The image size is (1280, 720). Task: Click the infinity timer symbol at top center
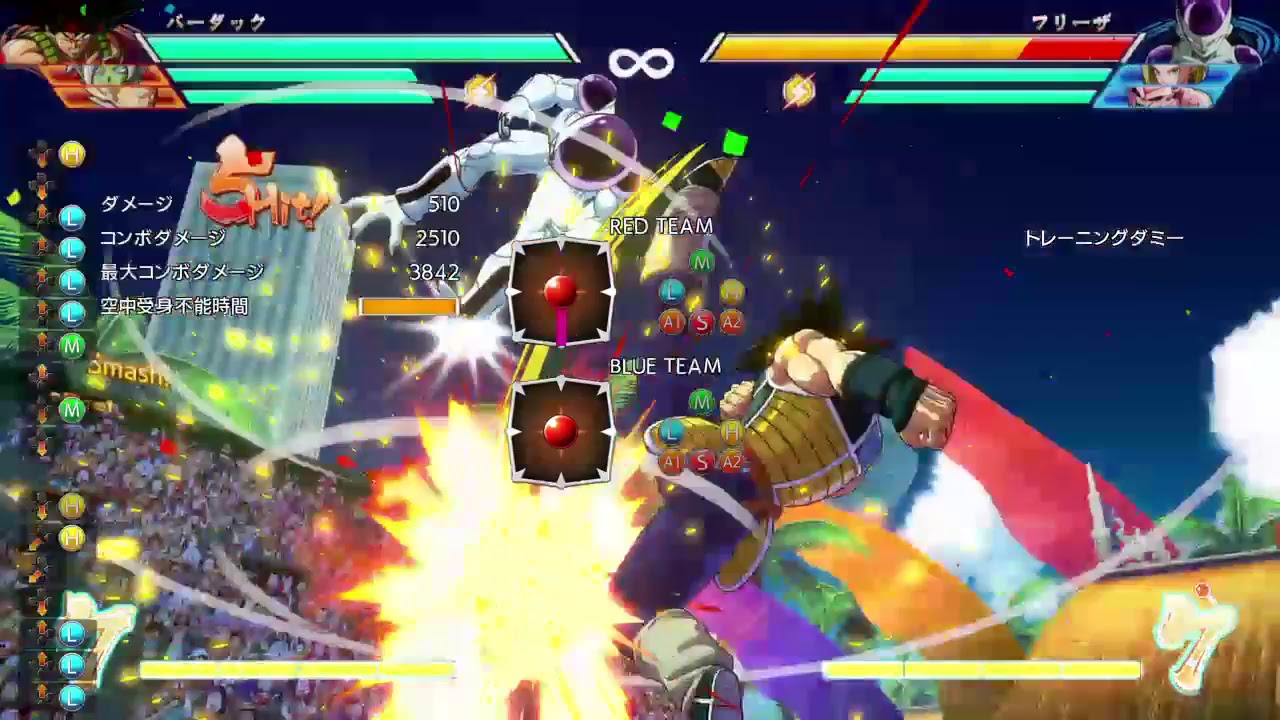[641, 60]
